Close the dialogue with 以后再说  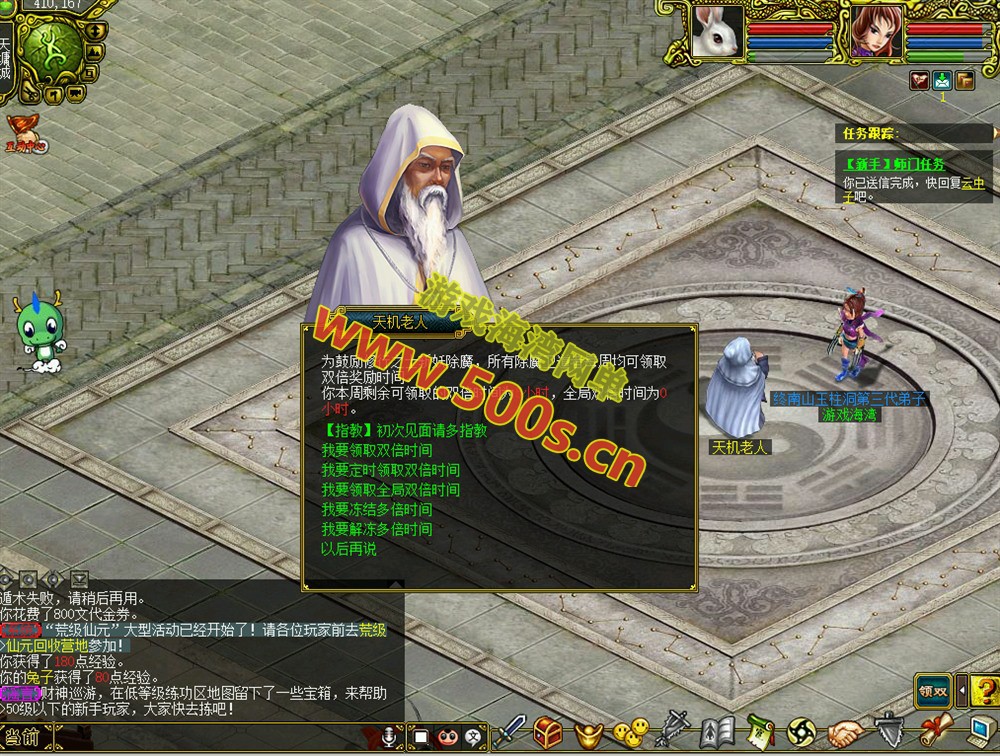349,549
